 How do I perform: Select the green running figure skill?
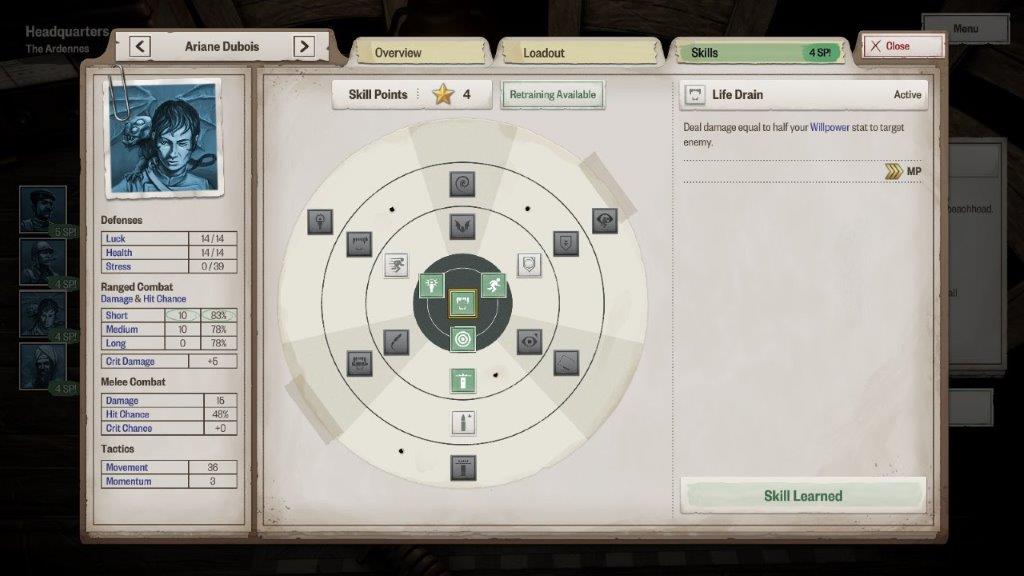click(493, 286)
